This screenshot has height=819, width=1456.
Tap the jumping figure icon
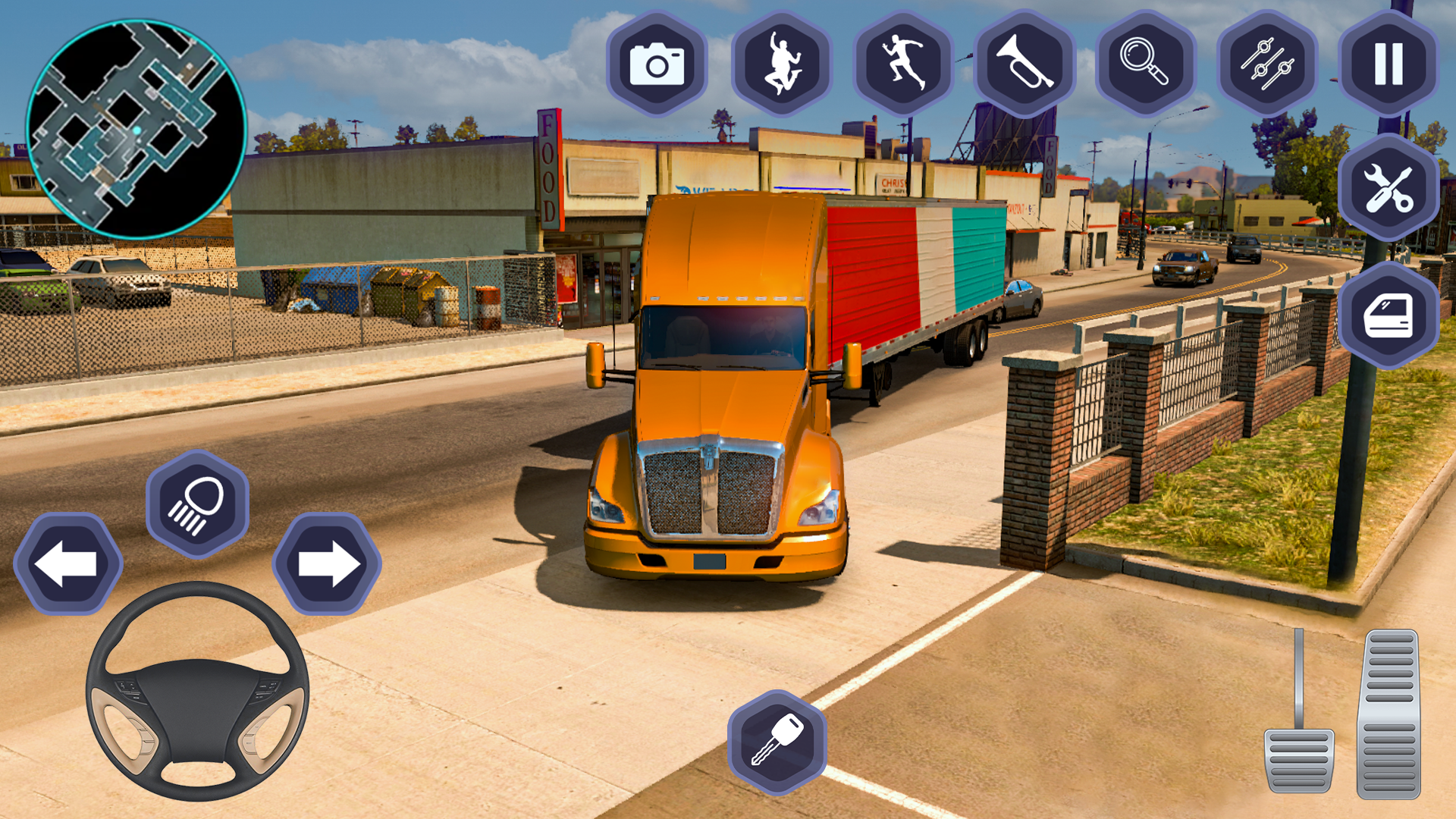[x=781, y=64]
